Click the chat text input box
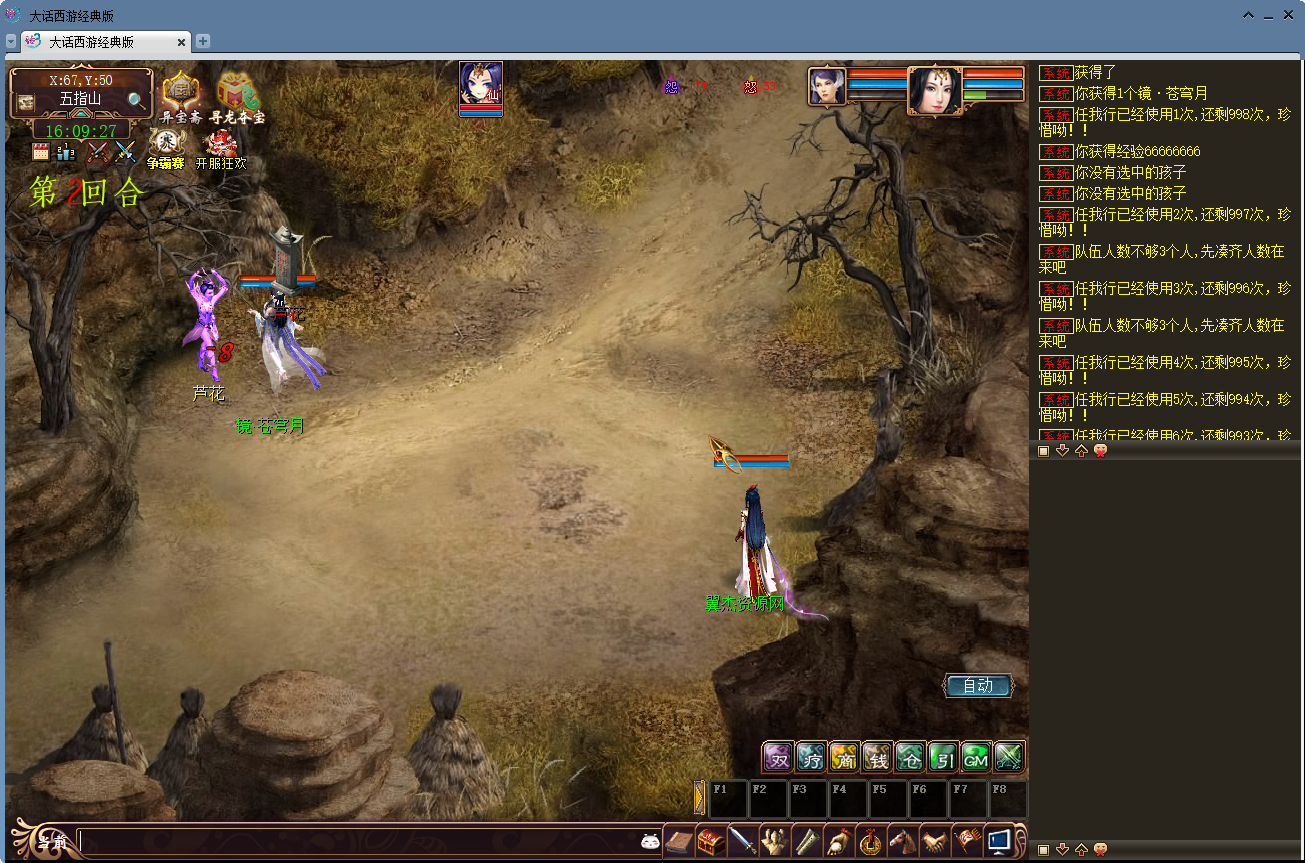The height and width of the screenshot is (863, 1305). pos(358,842)
